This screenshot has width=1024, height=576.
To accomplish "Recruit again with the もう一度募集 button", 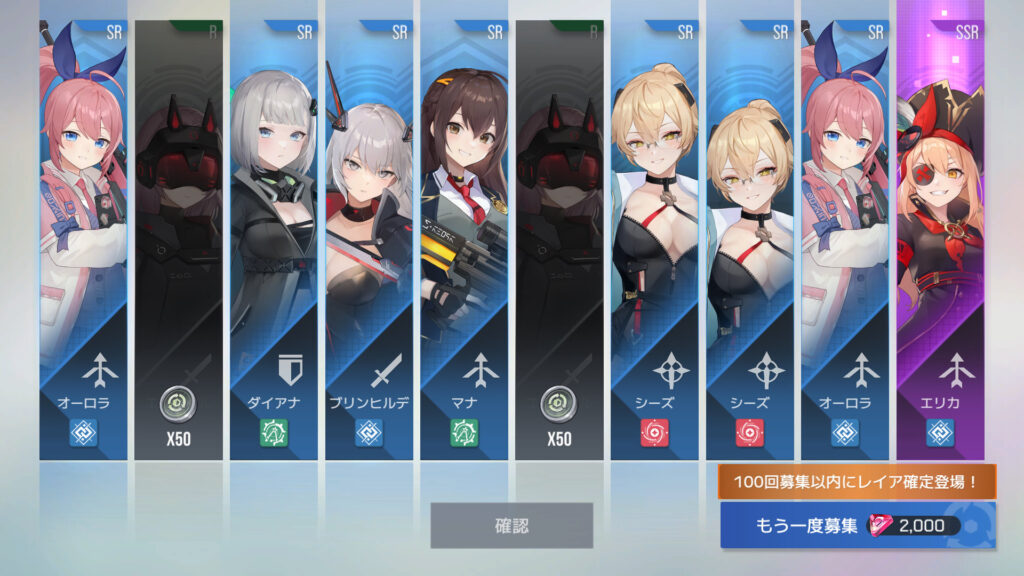I will pyautogui.click(x=857, y=526).
